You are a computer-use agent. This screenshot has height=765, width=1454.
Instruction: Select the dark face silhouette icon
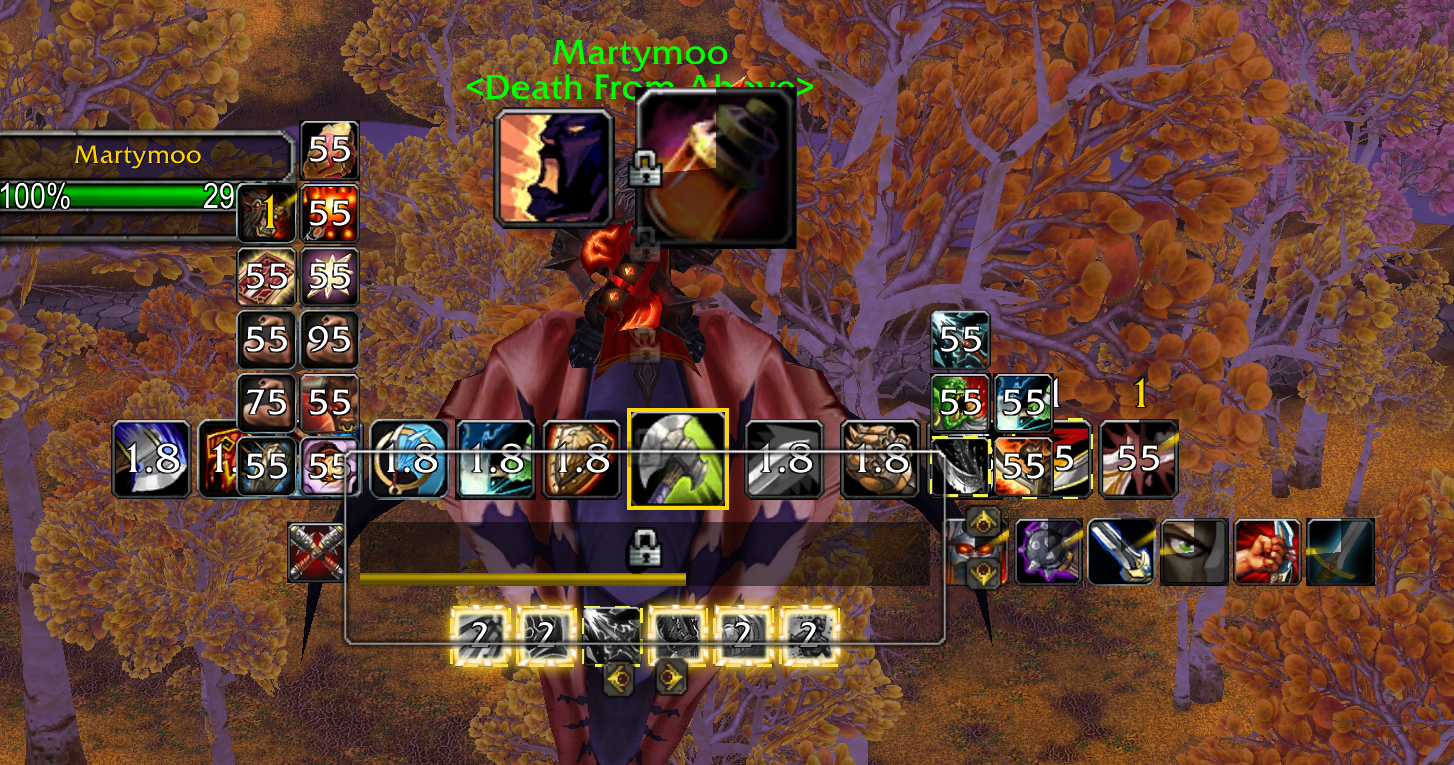(555, 168)
